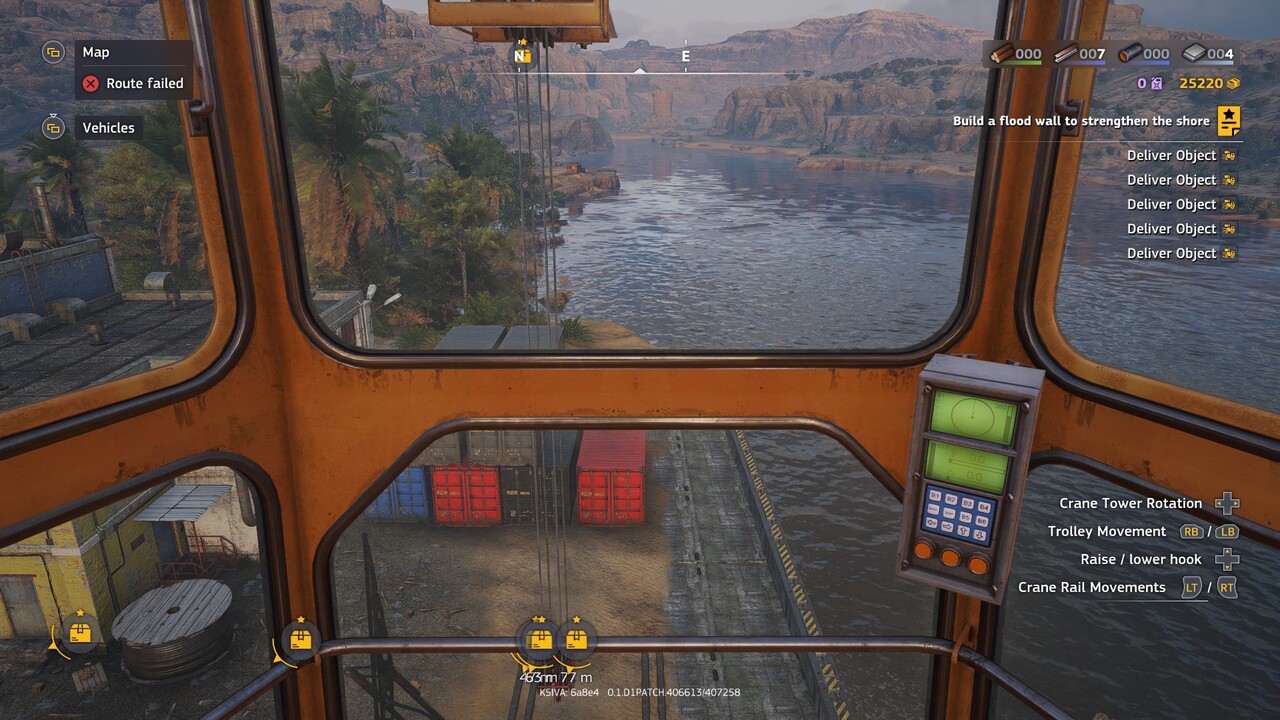
Task: Click the starred North compass marker
Action: 521,55
